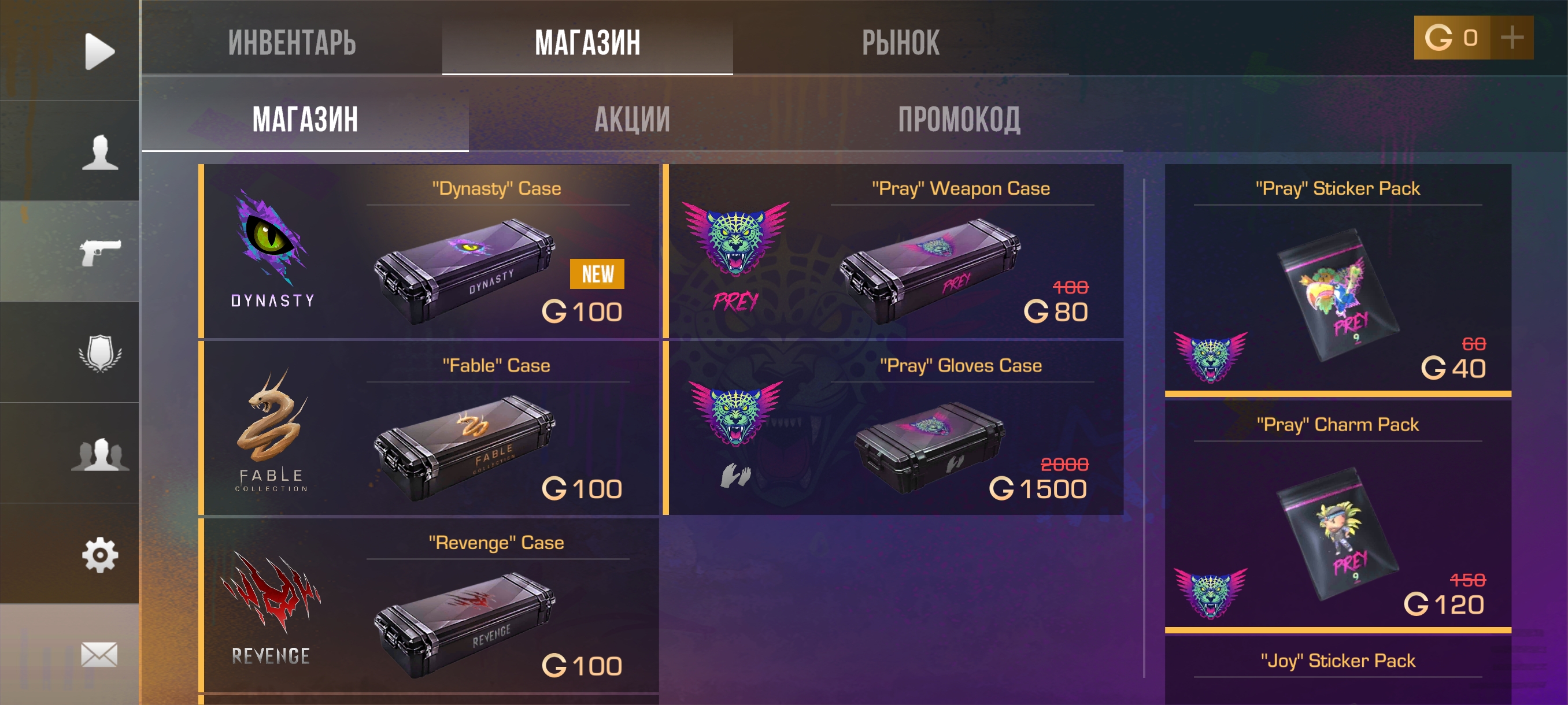Open the single-person profile icon

pos(99,151)
